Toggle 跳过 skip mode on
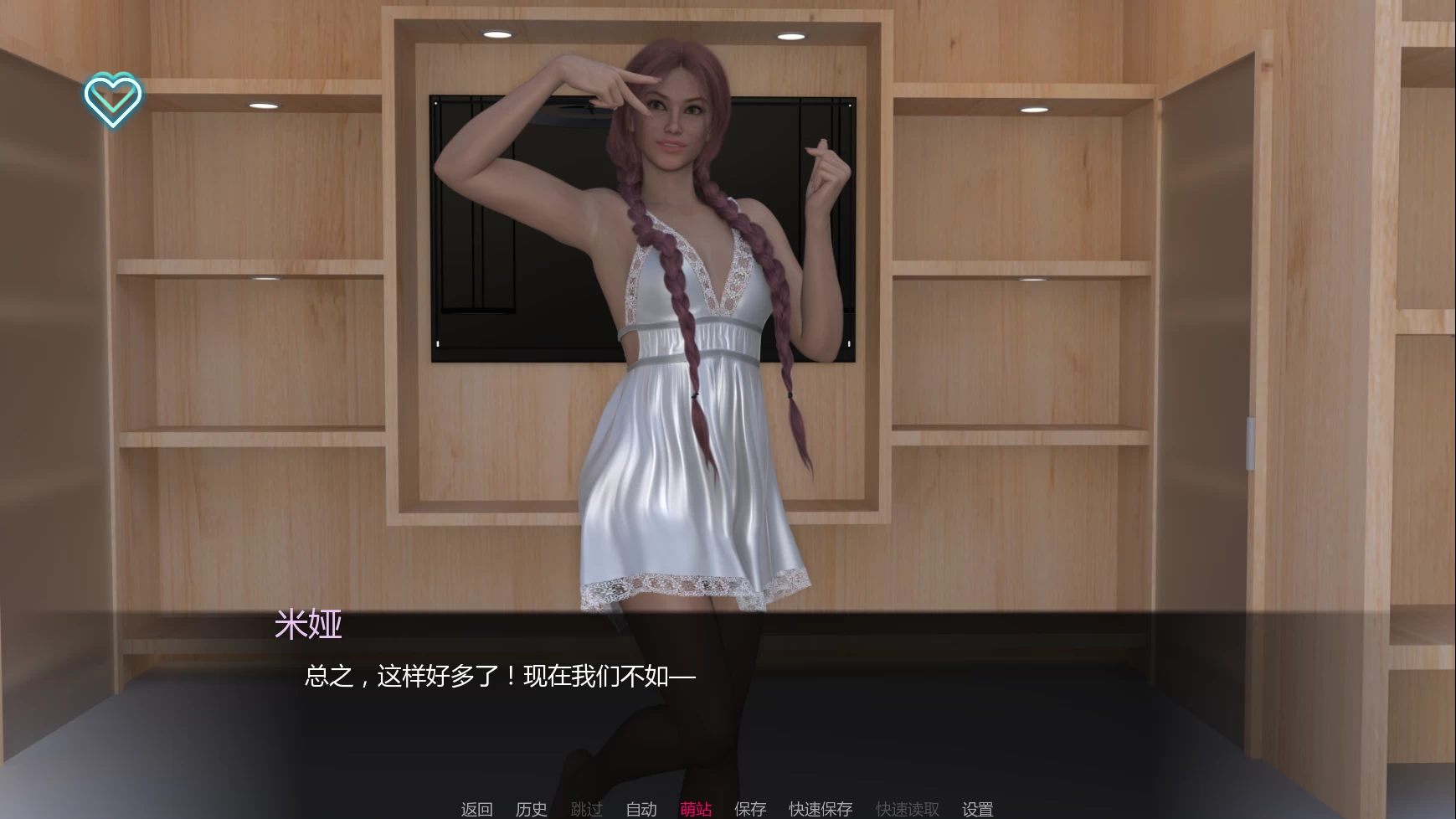 [588, 809]
